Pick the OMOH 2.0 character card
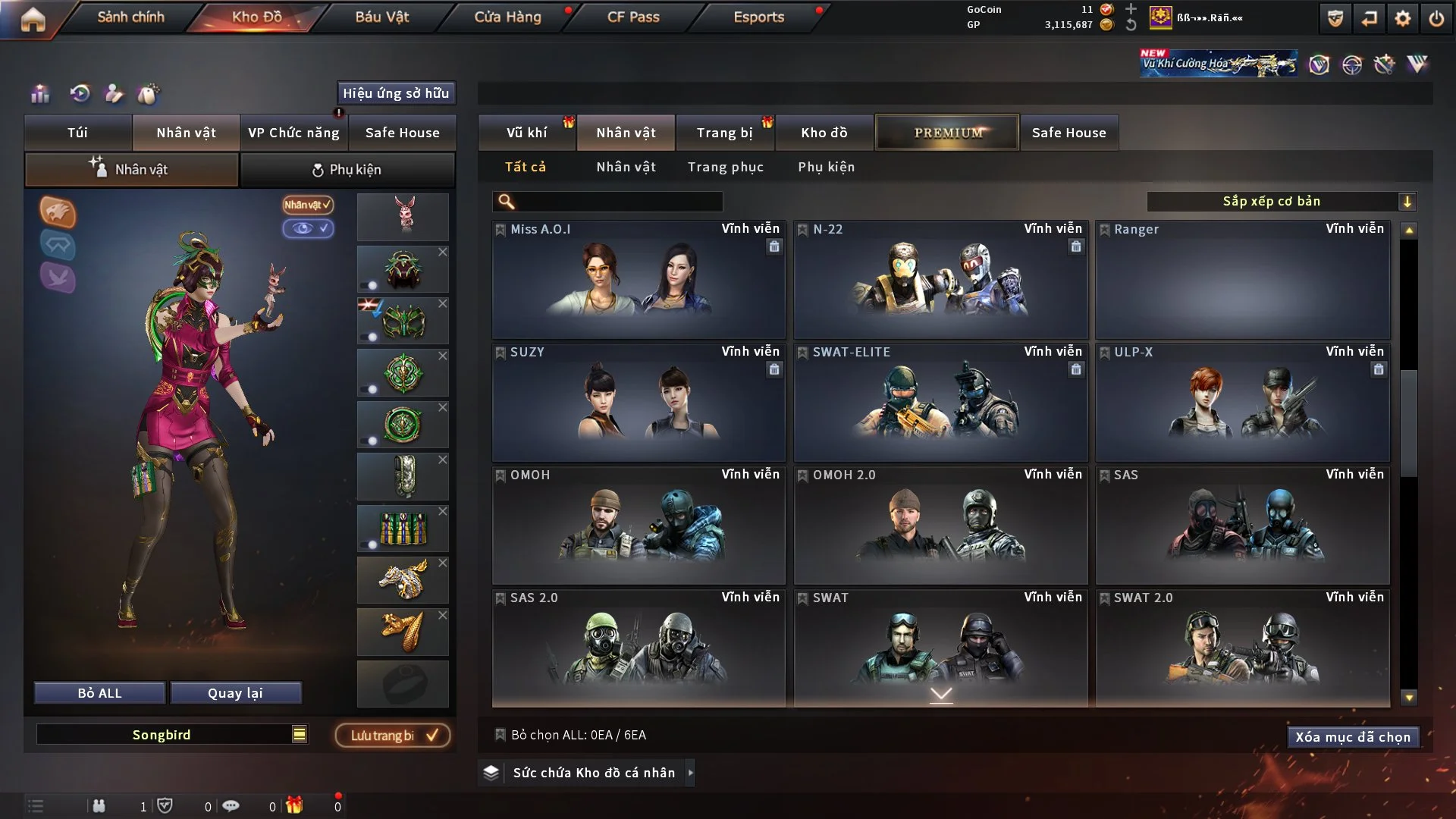This screenshot has height=819, width=1456. 940,526
